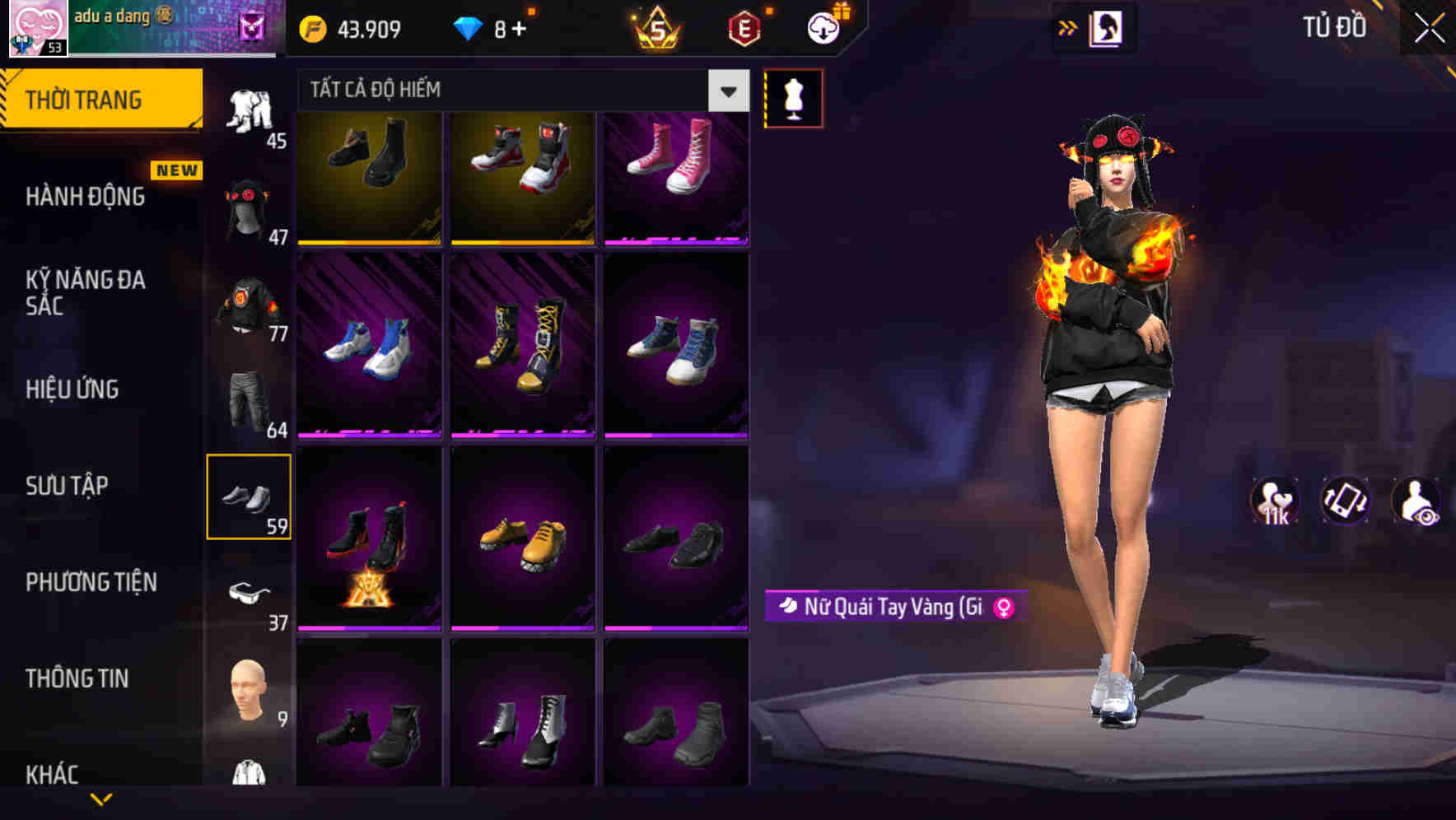Click the double arrow collapse icon near top right
Viewport: 1456px width, 820px height.
[x=1068, y=27]
